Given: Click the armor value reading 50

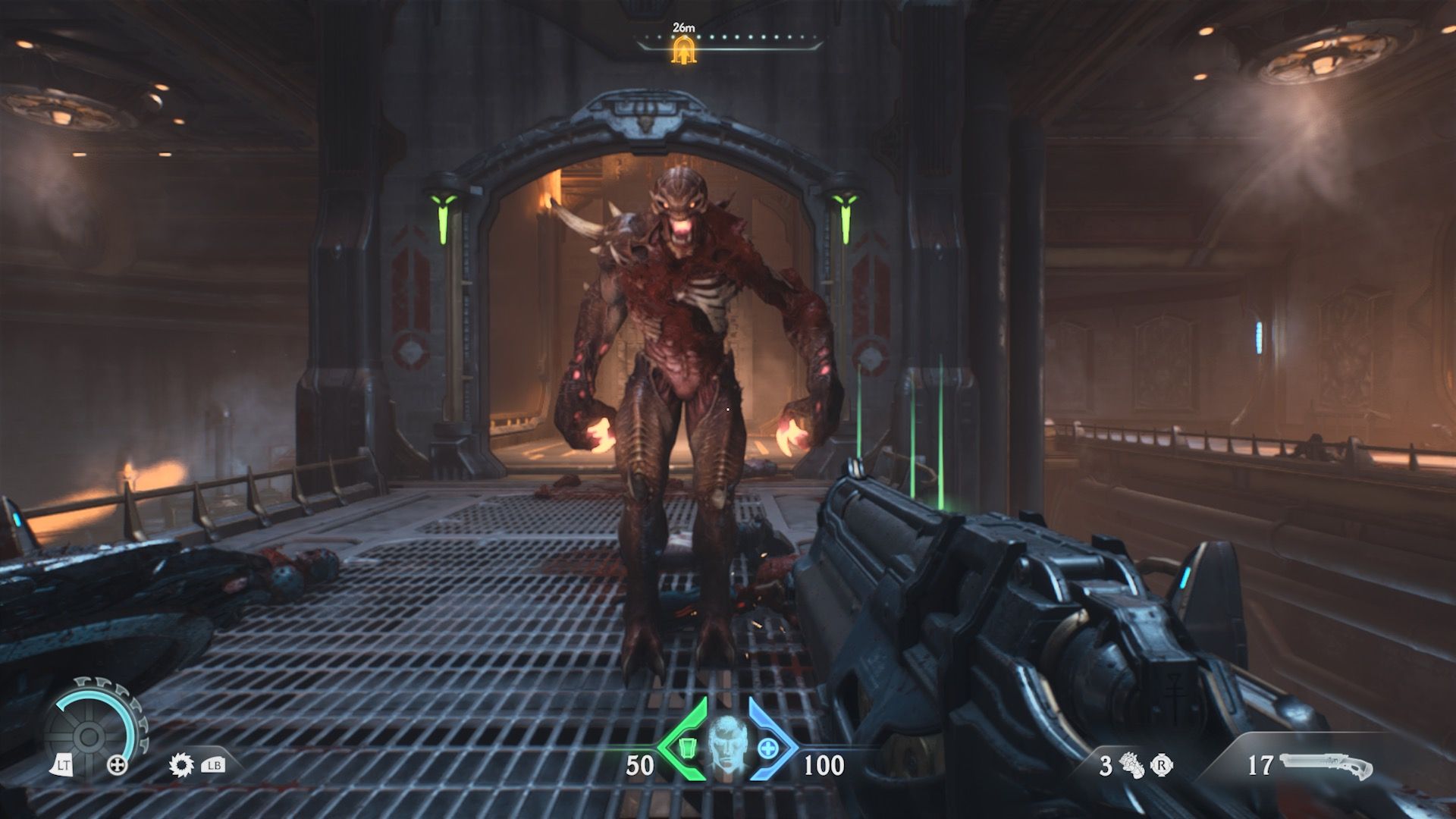Looking at the screenshot, I should 639,763.
